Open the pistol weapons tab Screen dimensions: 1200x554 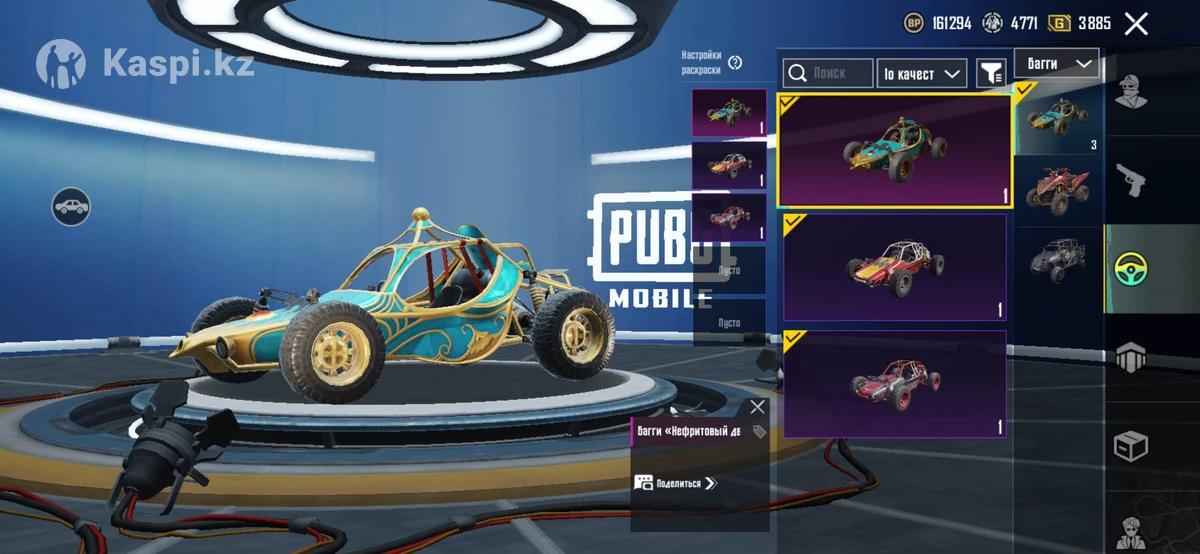tap(1131, 180)
